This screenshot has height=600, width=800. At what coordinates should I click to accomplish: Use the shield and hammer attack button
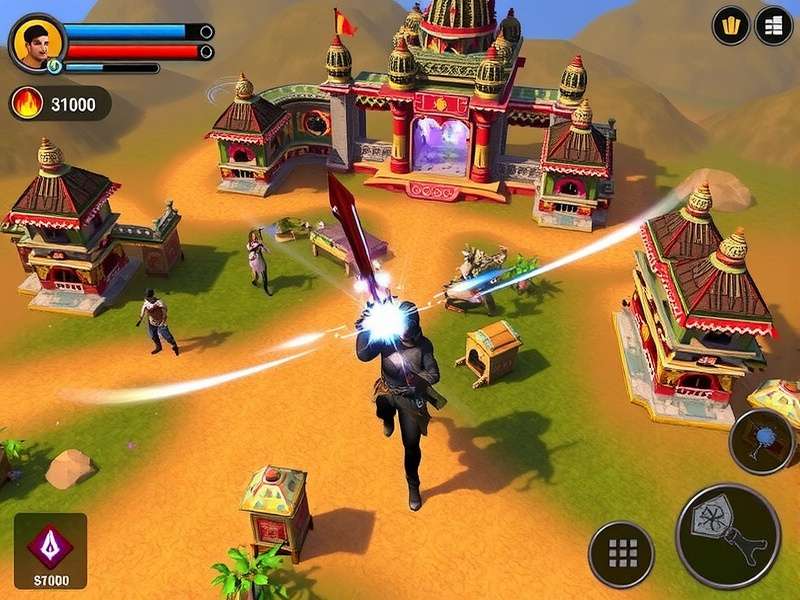click(728, 536)
